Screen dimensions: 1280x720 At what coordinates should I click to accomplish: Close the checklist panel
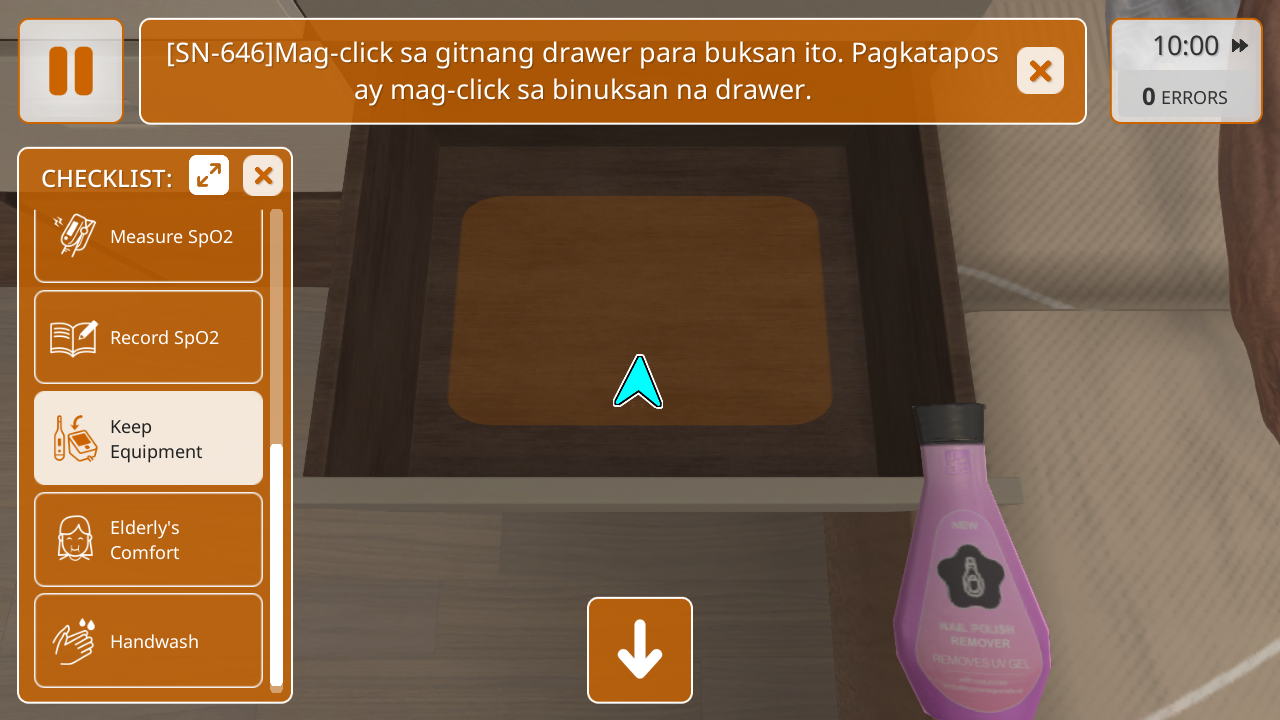pos(263,176)
